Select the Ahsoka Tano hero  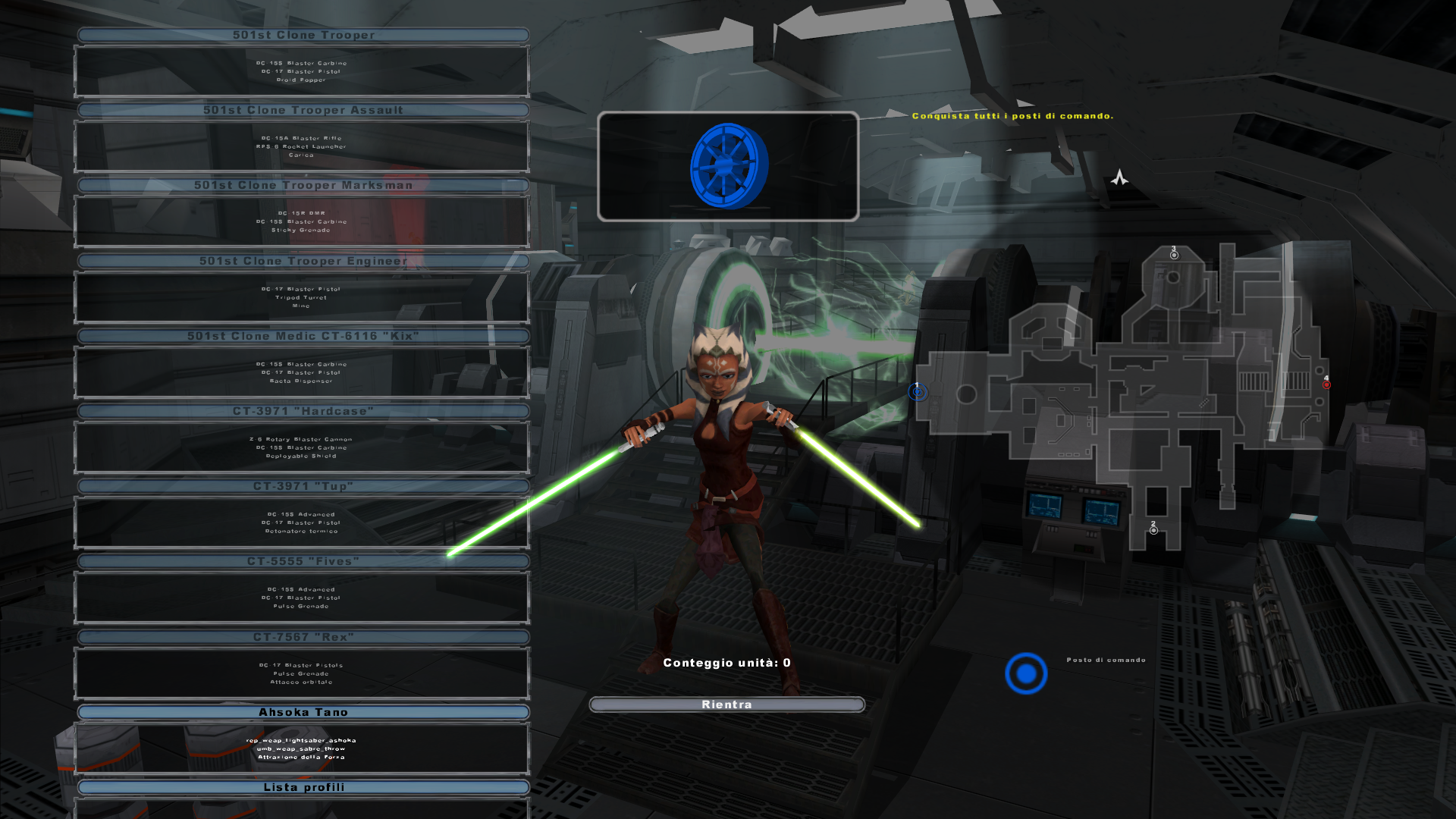pos(303,712)
